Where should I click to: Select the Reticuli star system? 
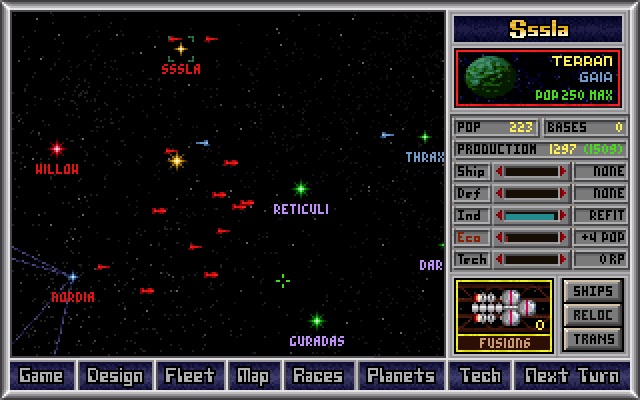(300, 188)
